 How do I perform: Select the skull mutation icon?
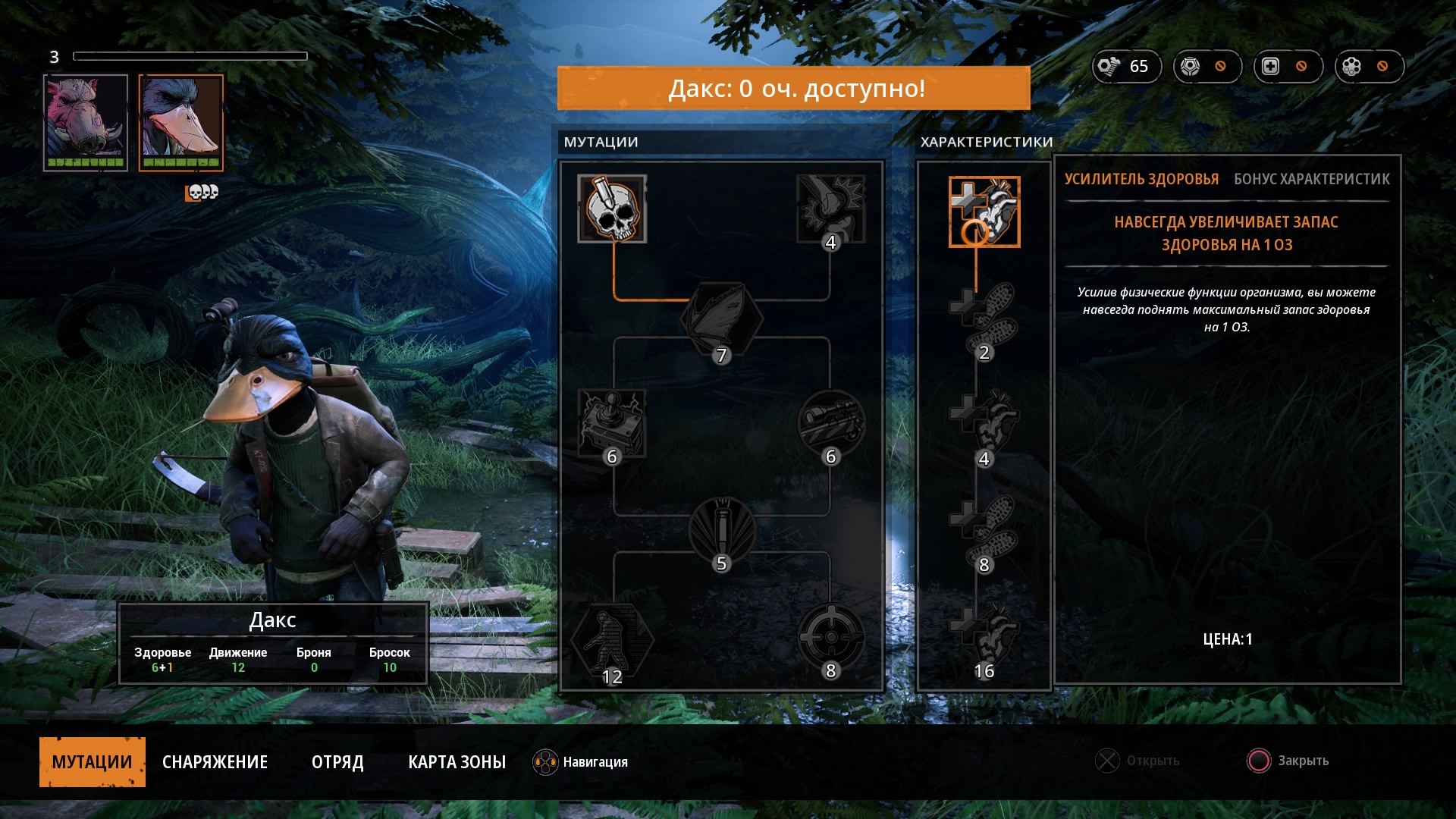pyautogui.click(x=612, y=209)
